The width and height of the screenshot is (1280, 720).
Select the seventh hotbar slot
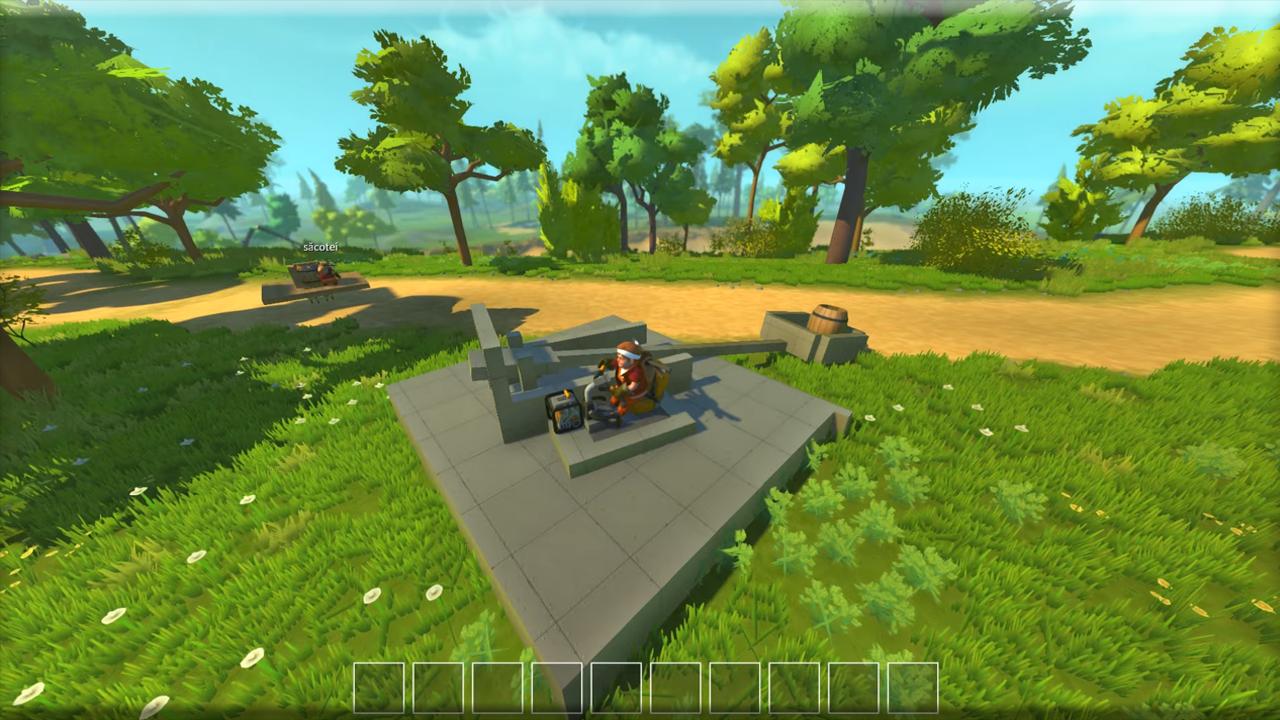click(736, 688)
